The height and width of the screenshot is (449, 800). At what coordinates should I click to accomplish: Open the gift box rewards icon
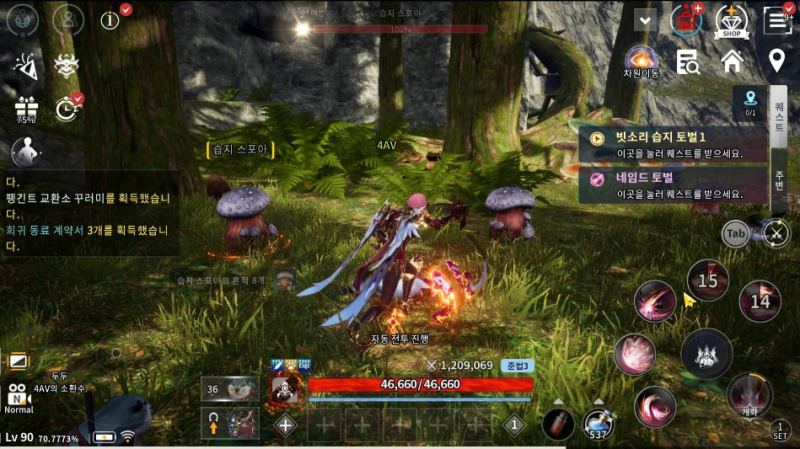25,106
